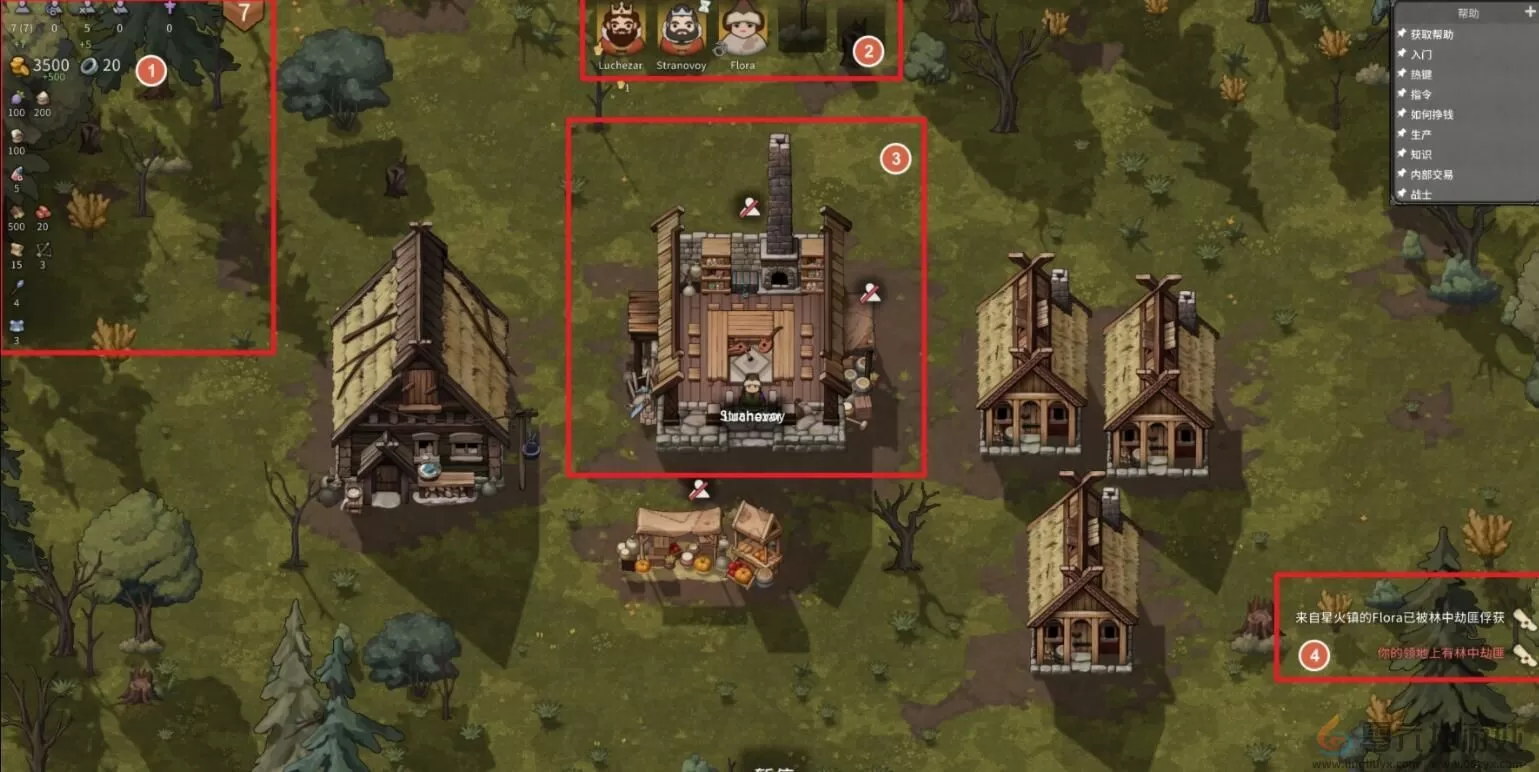Click the plus button on 帮助 panel
Viewport: 1539px width, 772px height.
pyautogui.click(x=1528, y=13)
